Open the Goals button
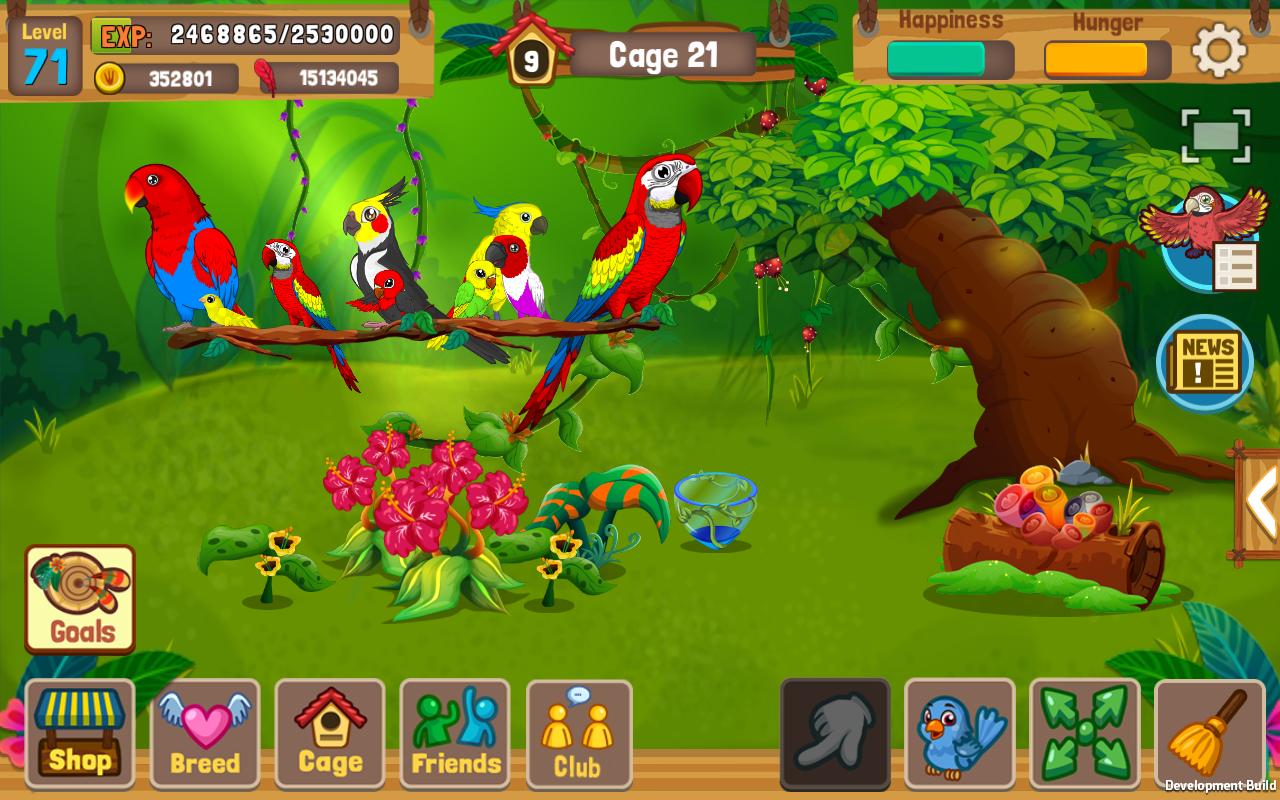 78,598
